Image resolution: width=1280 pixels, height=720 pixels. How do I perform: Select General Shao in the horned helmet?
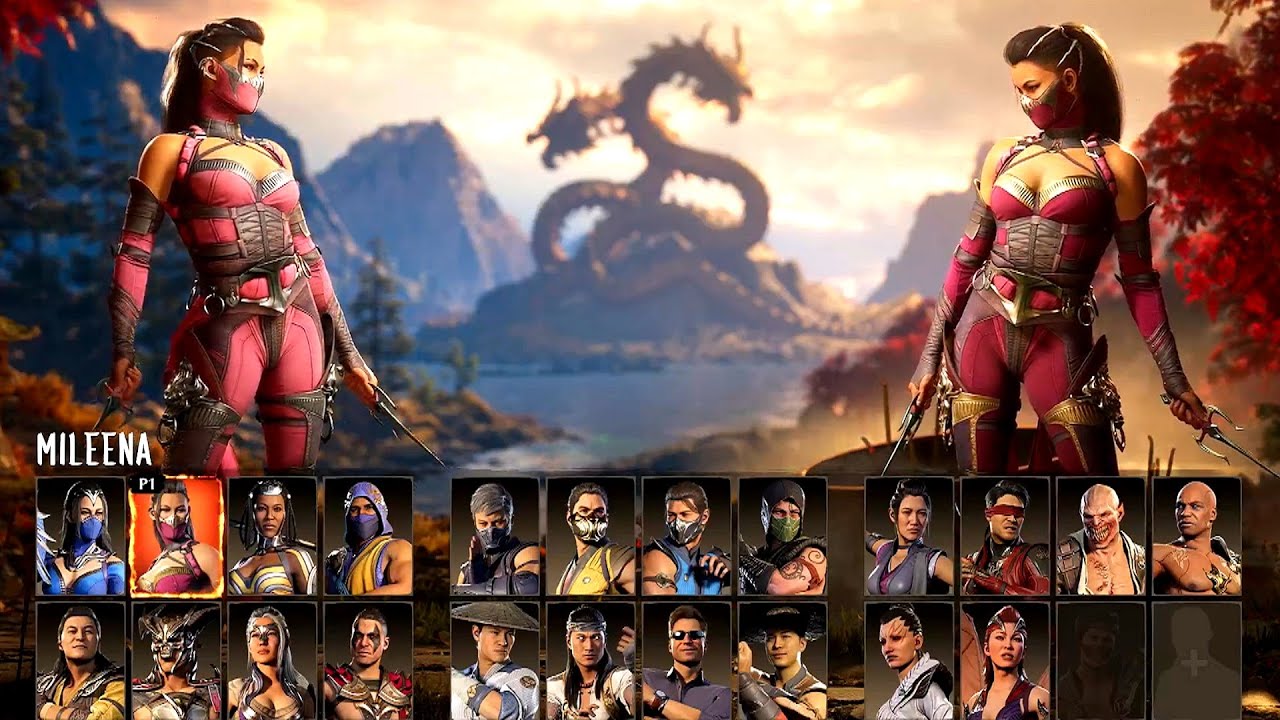click(176, 660)
